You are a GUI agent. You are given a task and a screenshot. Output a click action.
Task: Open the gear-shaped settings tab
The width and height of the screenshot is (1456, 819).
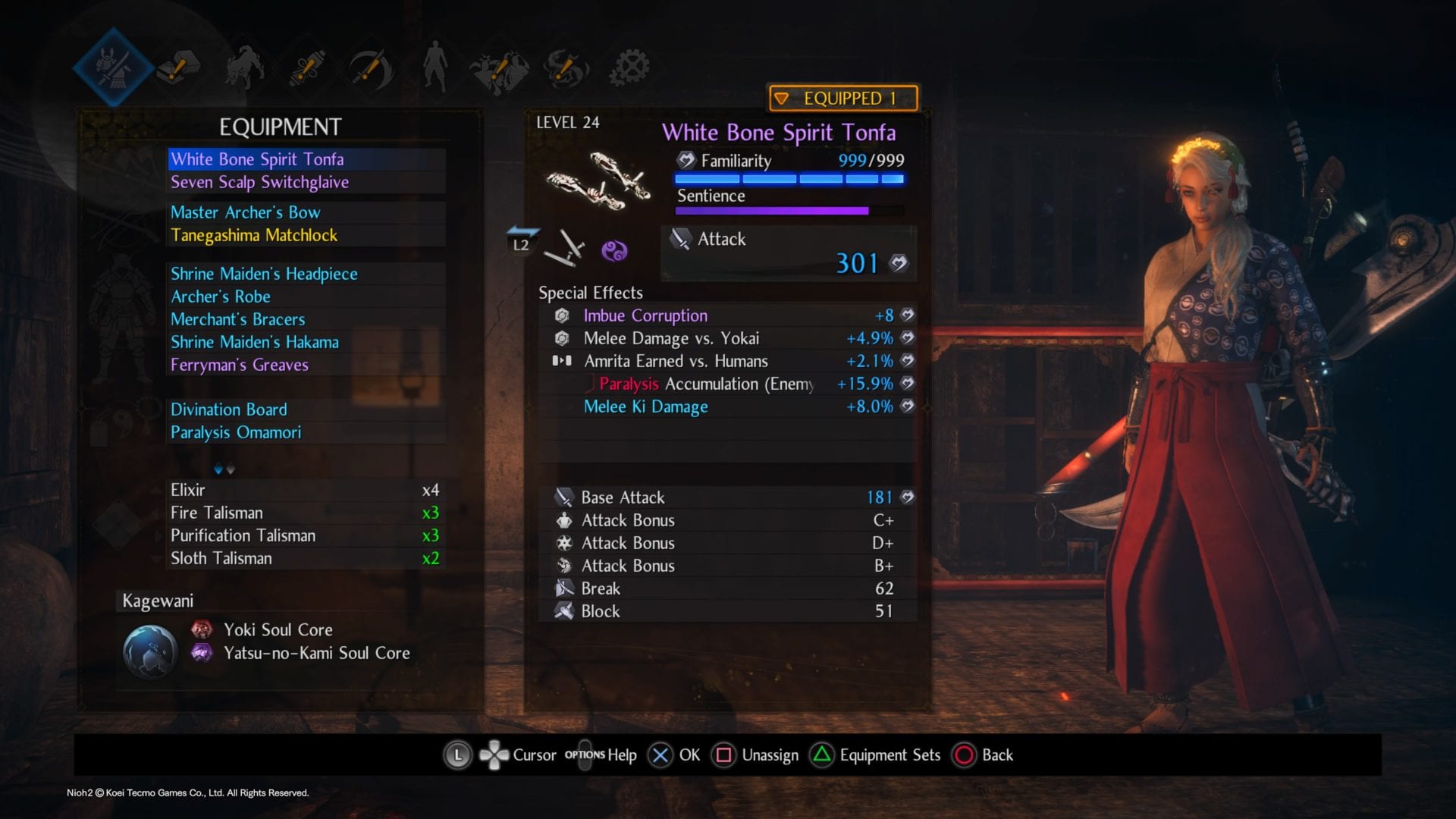[x=629, y=67]
